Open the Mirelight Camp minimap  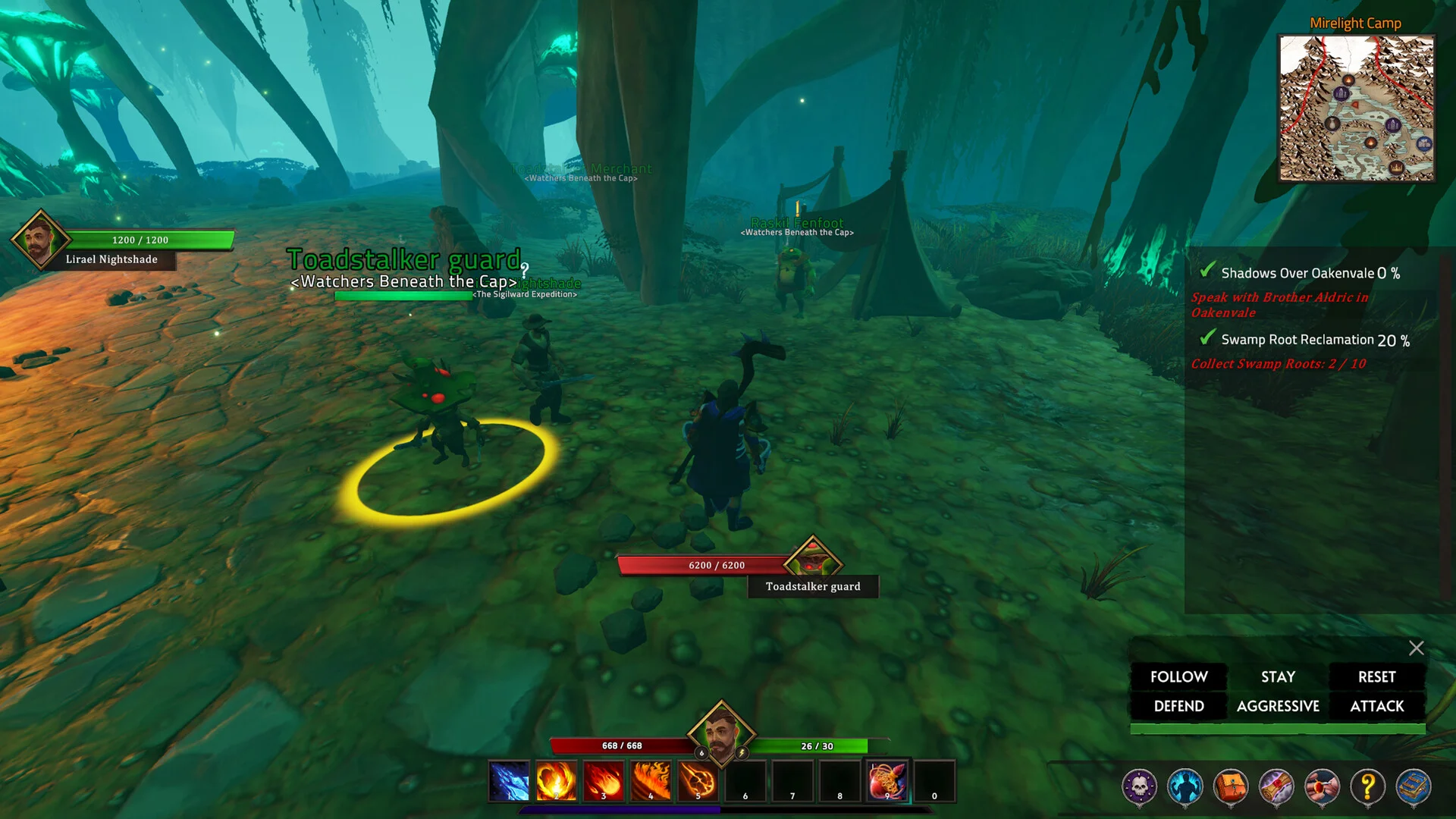(x=1357, y=108)
